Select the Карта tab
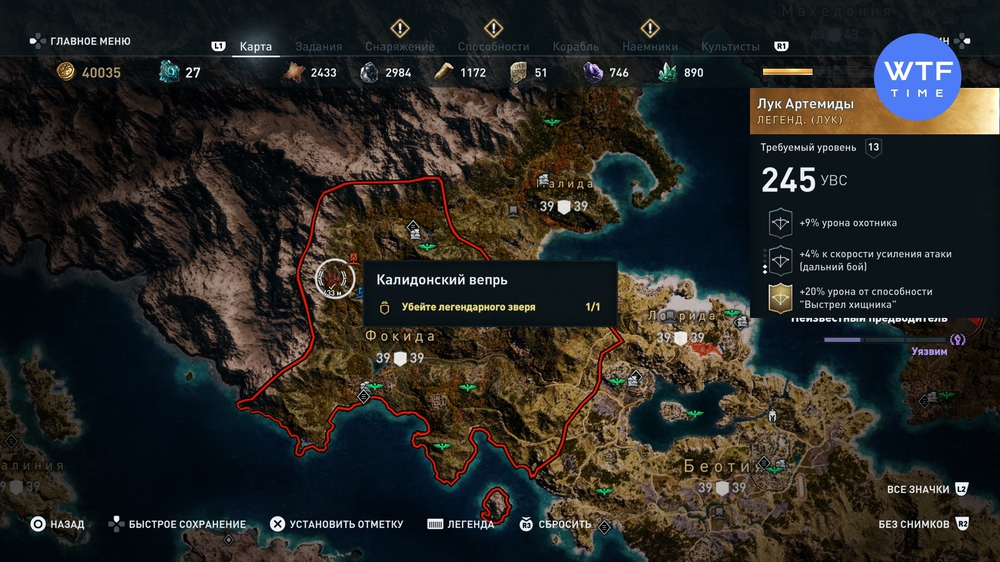1000x562 pixels. pyautogui.click(x=256, y=46)
